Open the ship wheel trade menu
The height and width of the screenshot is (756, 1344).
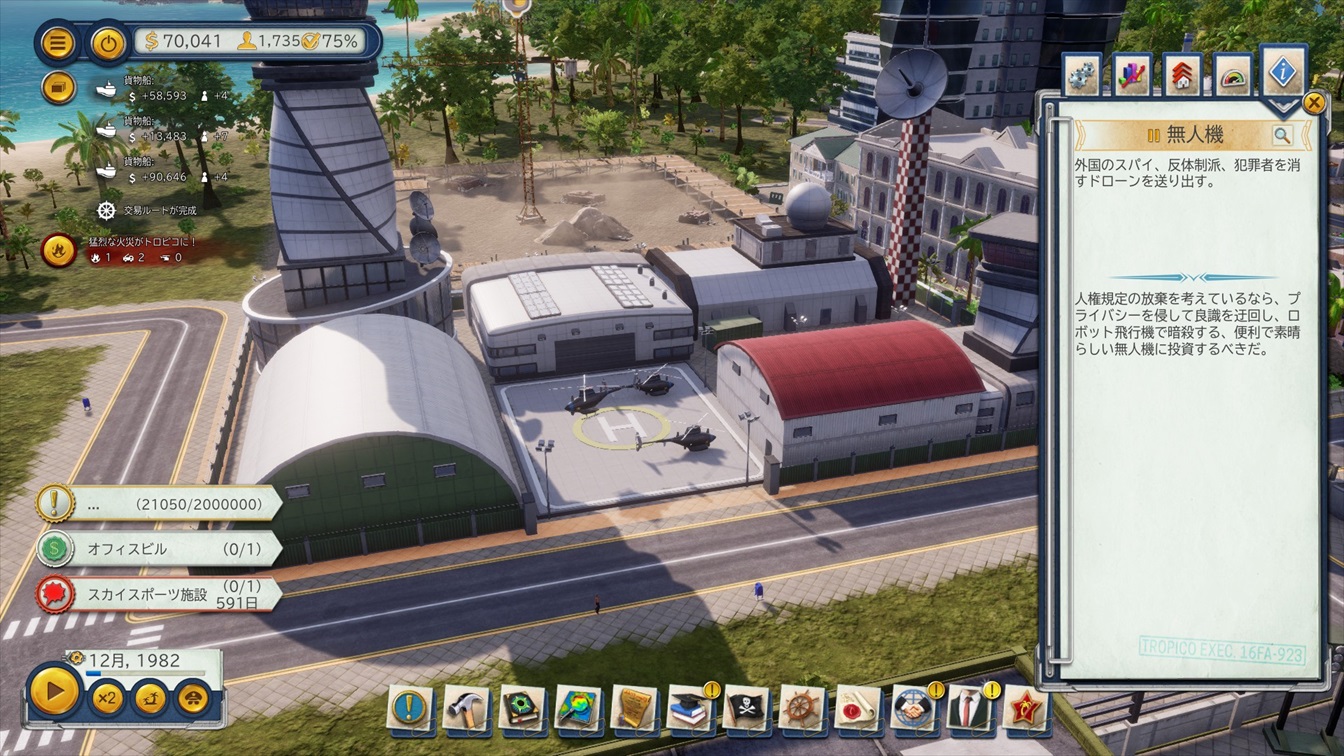tap(801, 709)
